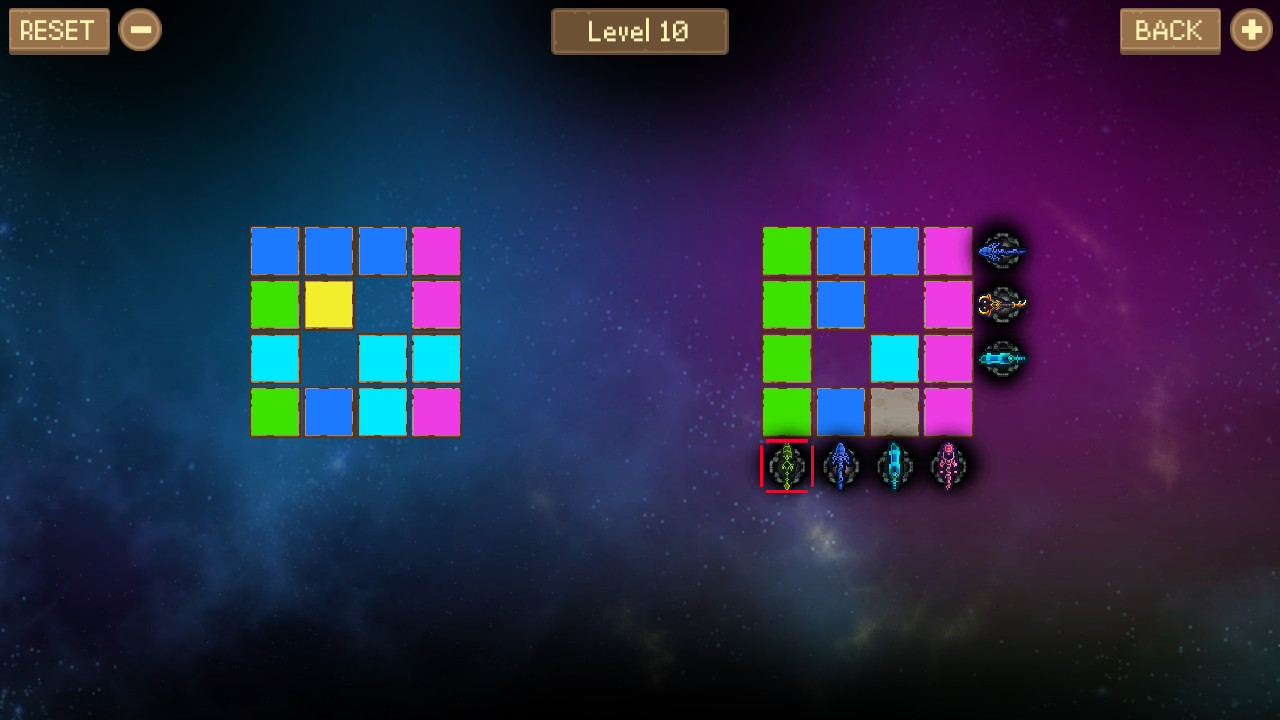Choose the pink rocket under the fourth column

[x=948, y=466]
